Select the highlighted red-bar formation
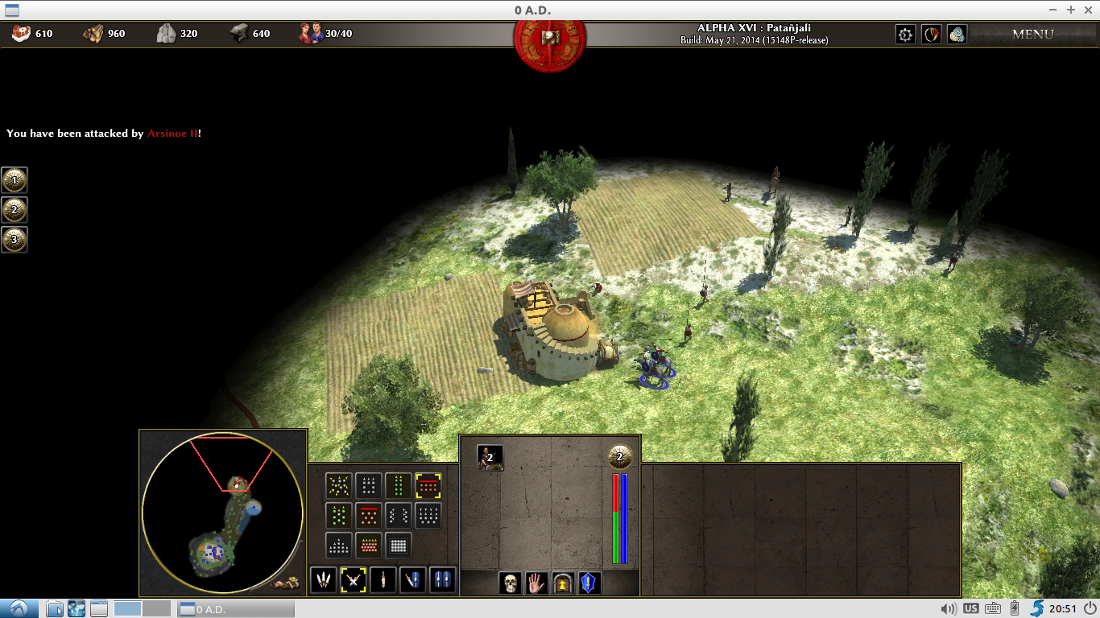This screenshot has width=1100, height=618. 428,486
